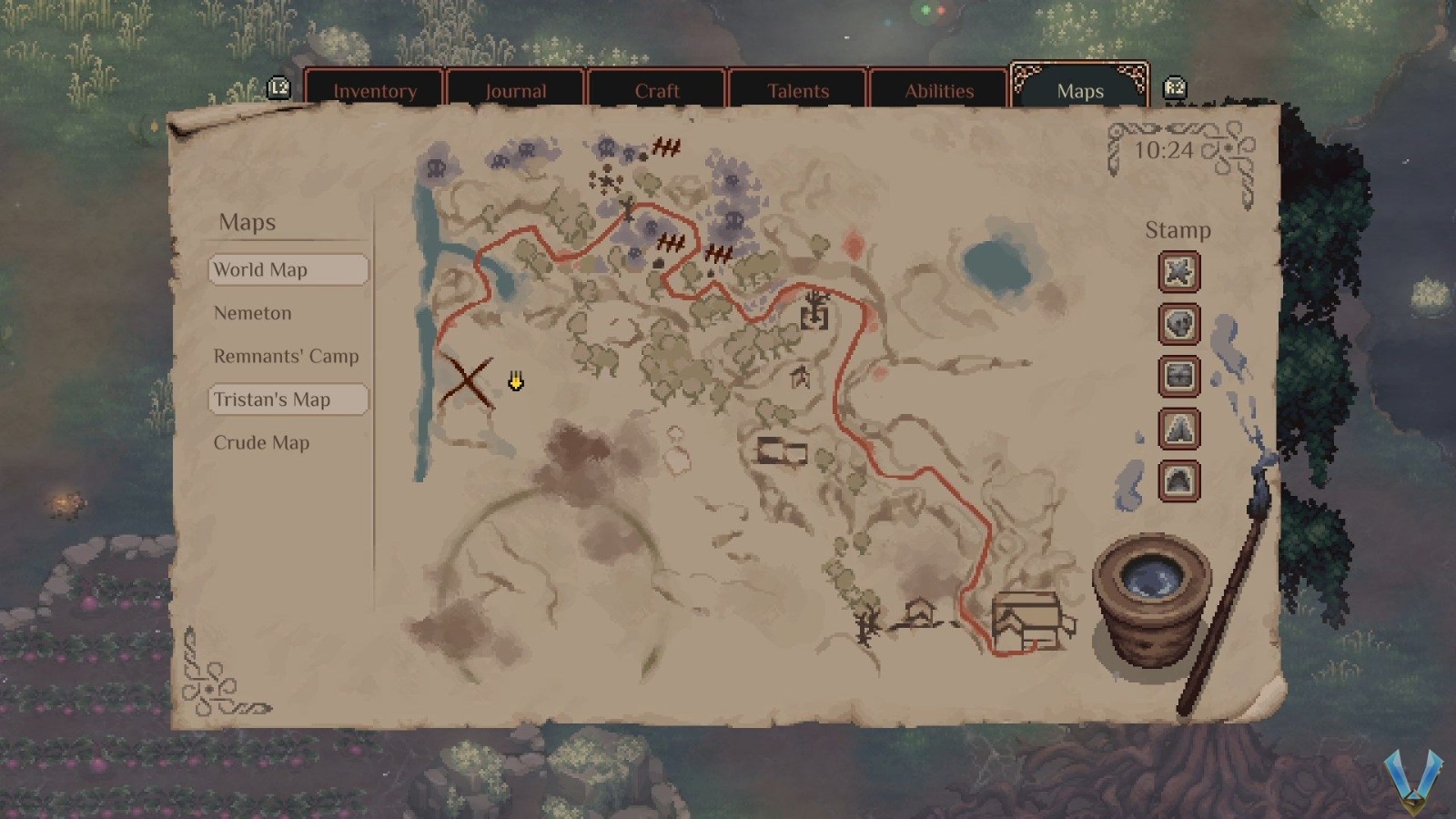Viewport: 1456px width, 819px height.
Task: Pick the chest stamp from the Stamp panel
Action: [1178, 377]
